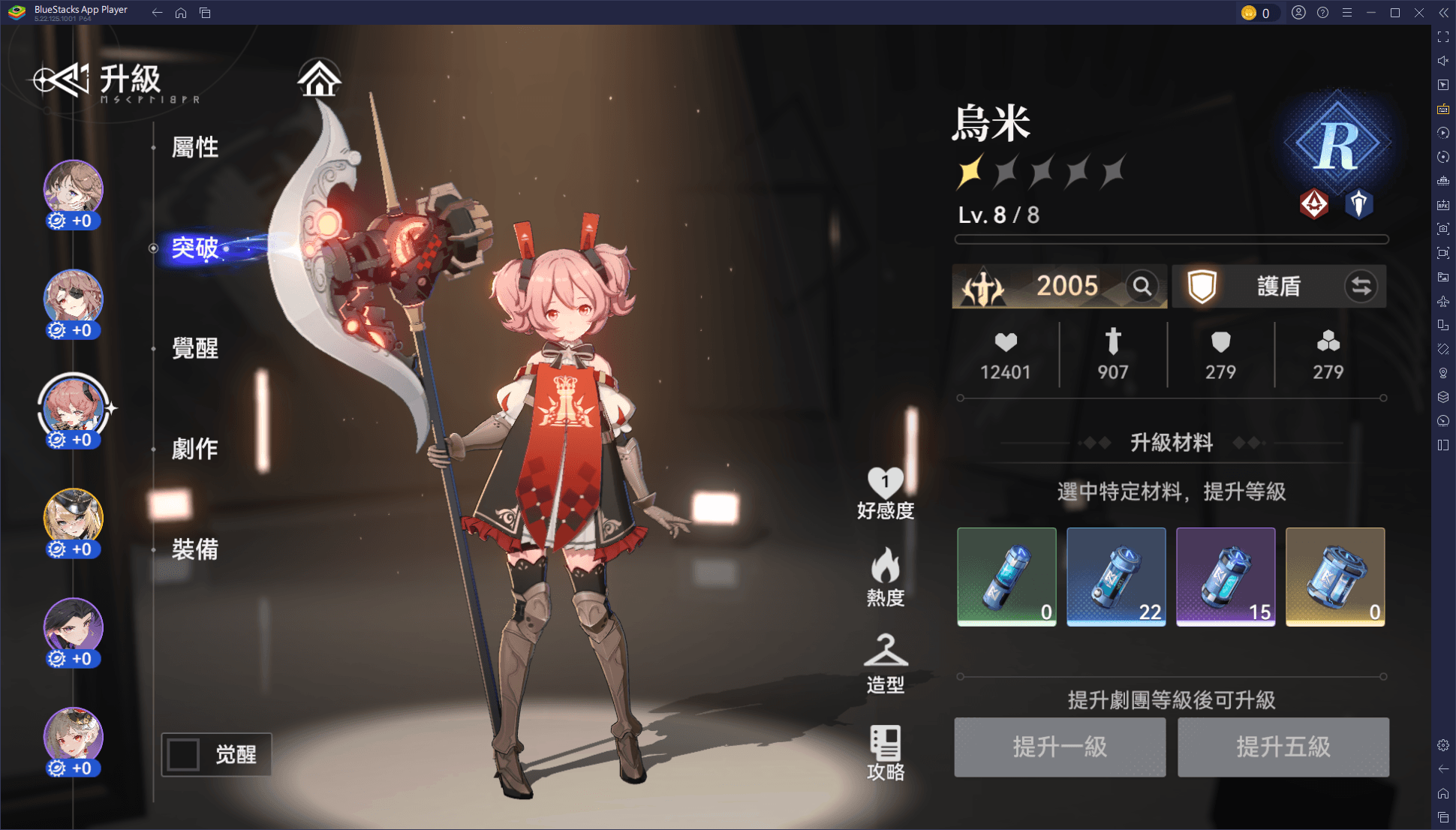Click the 提升五級 five-level button
Viewport: 1456px width, 830px height.
[x=1283, y=747]
